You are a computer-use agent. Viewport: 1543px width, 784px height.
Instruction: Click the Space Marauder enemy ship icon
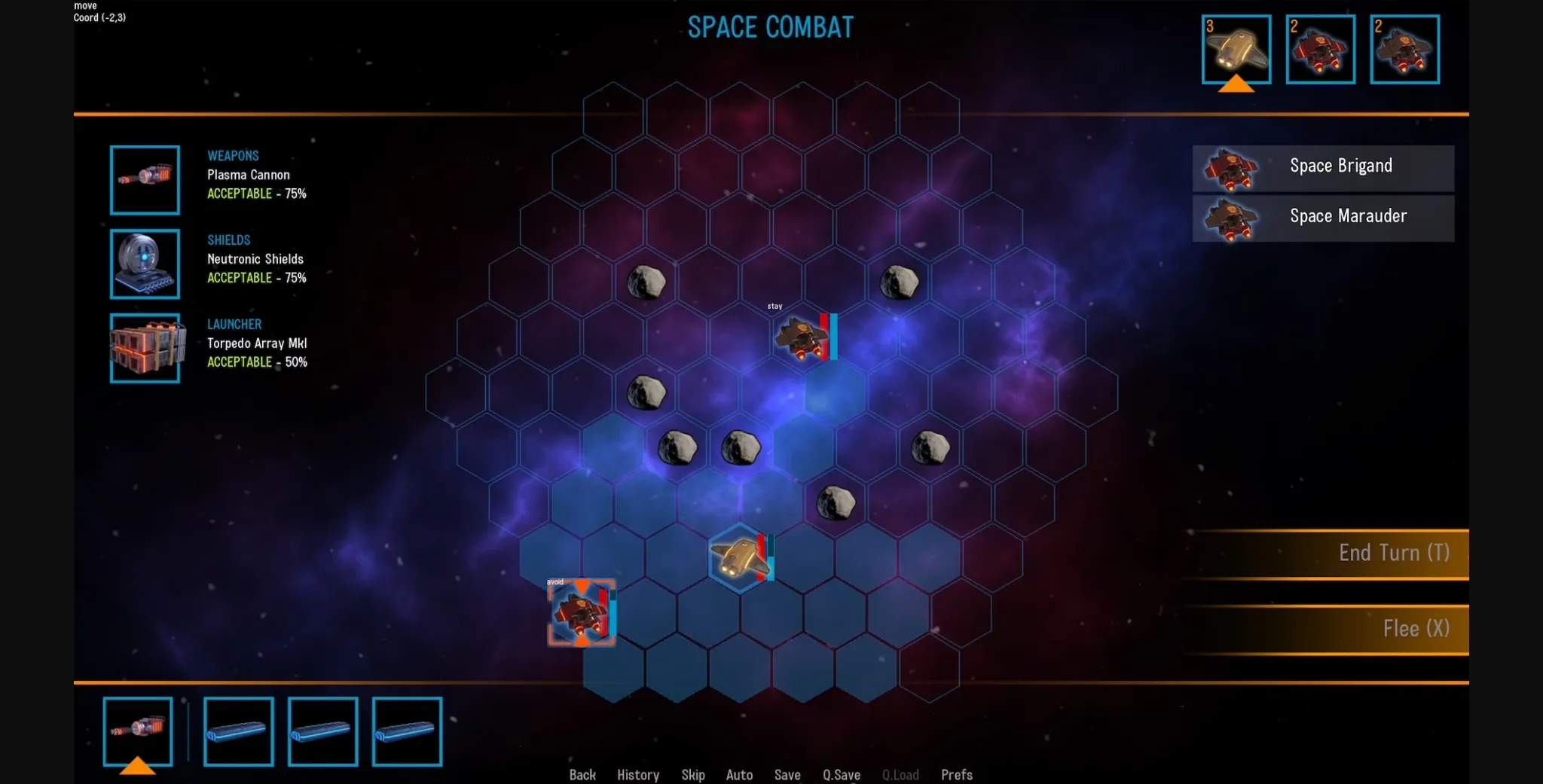[1230, 218]
